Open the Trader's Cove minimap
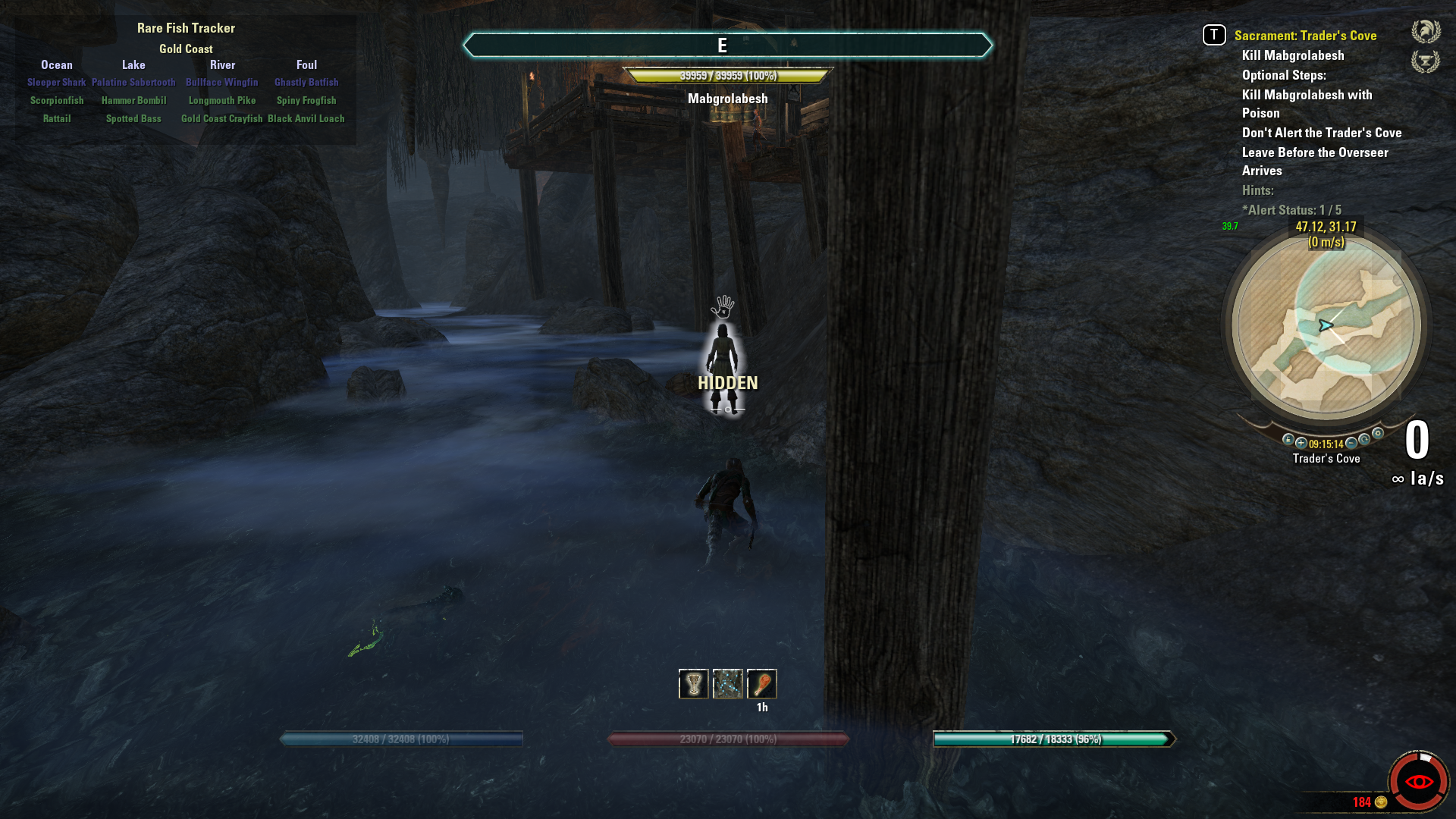Screen dimensions: 1456x819 [1326, 327]
